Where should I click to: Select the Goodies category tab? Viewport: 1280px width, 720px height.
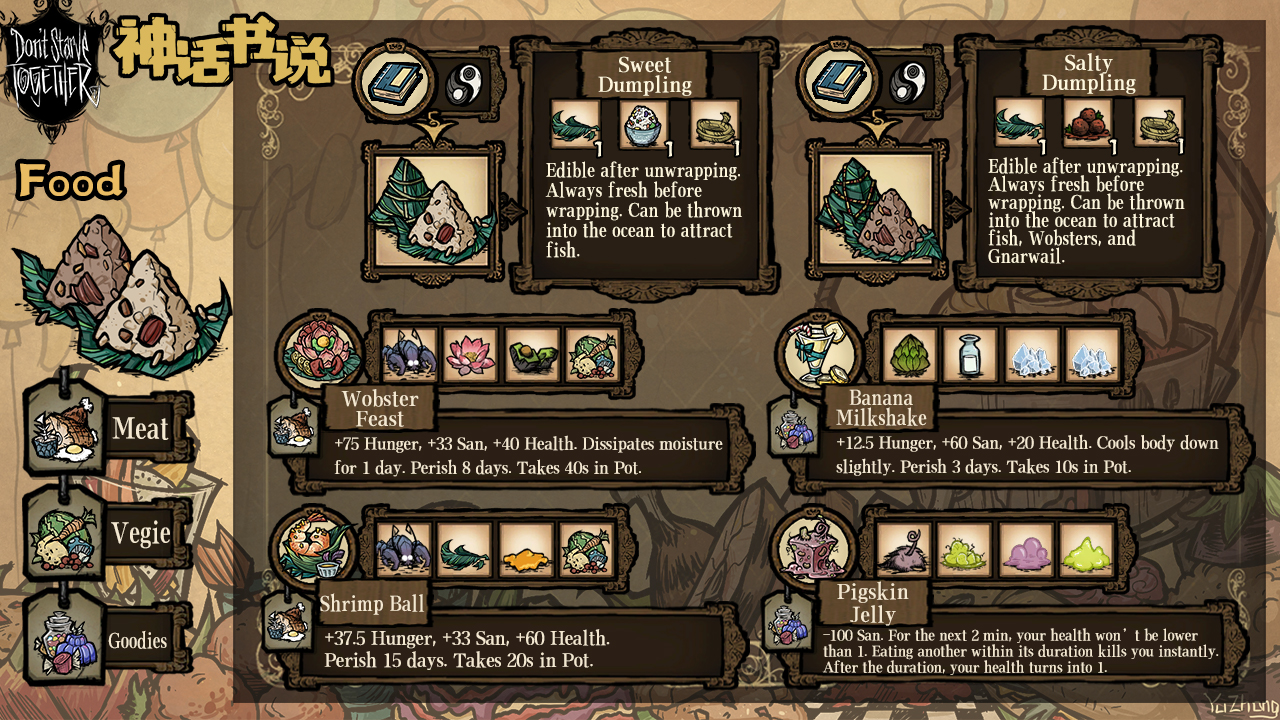(x=108, y=640)
